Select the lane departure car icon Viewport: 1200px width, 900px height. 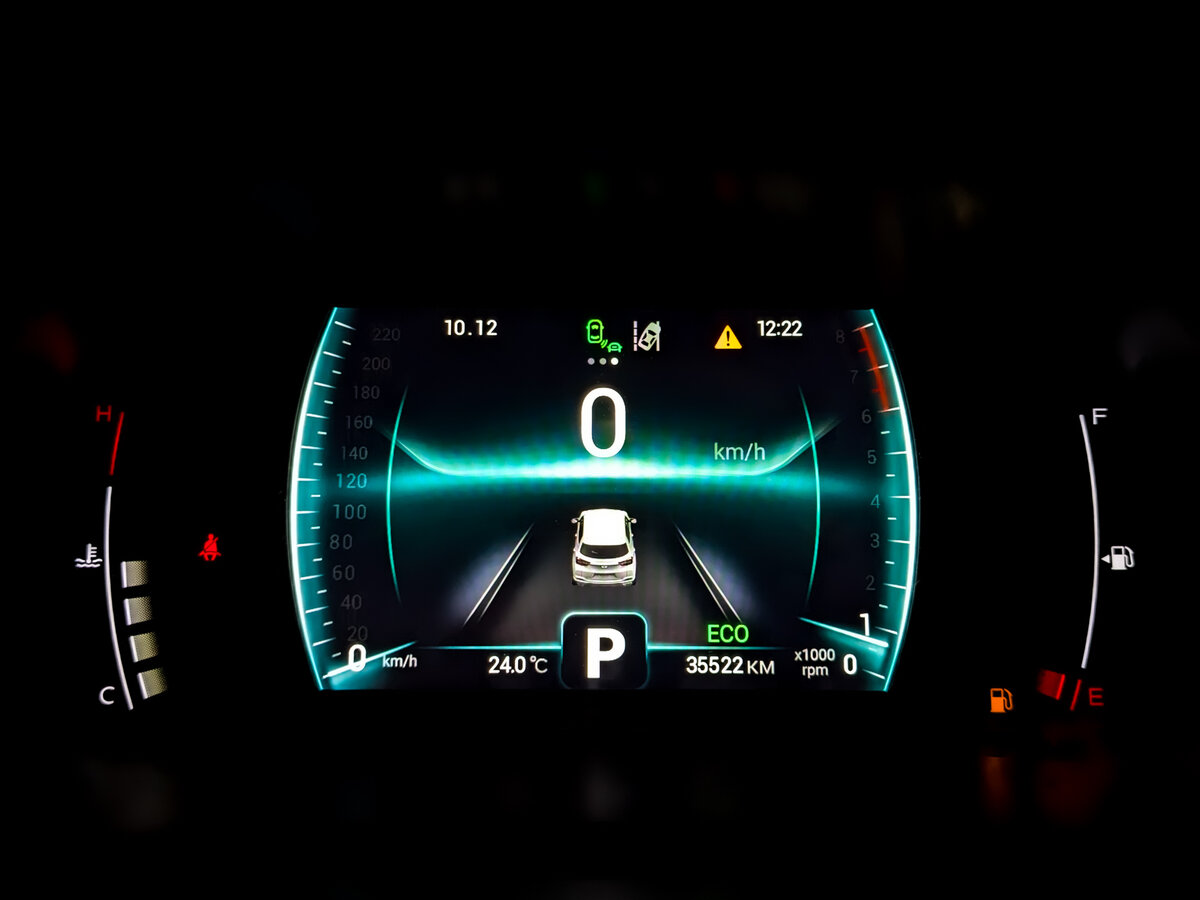648,335
